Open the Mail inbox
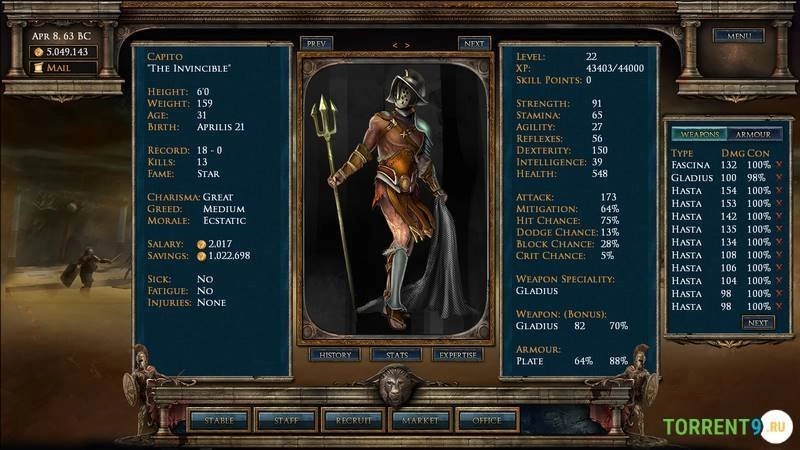 pyautogui.click(x=65, y=68)
